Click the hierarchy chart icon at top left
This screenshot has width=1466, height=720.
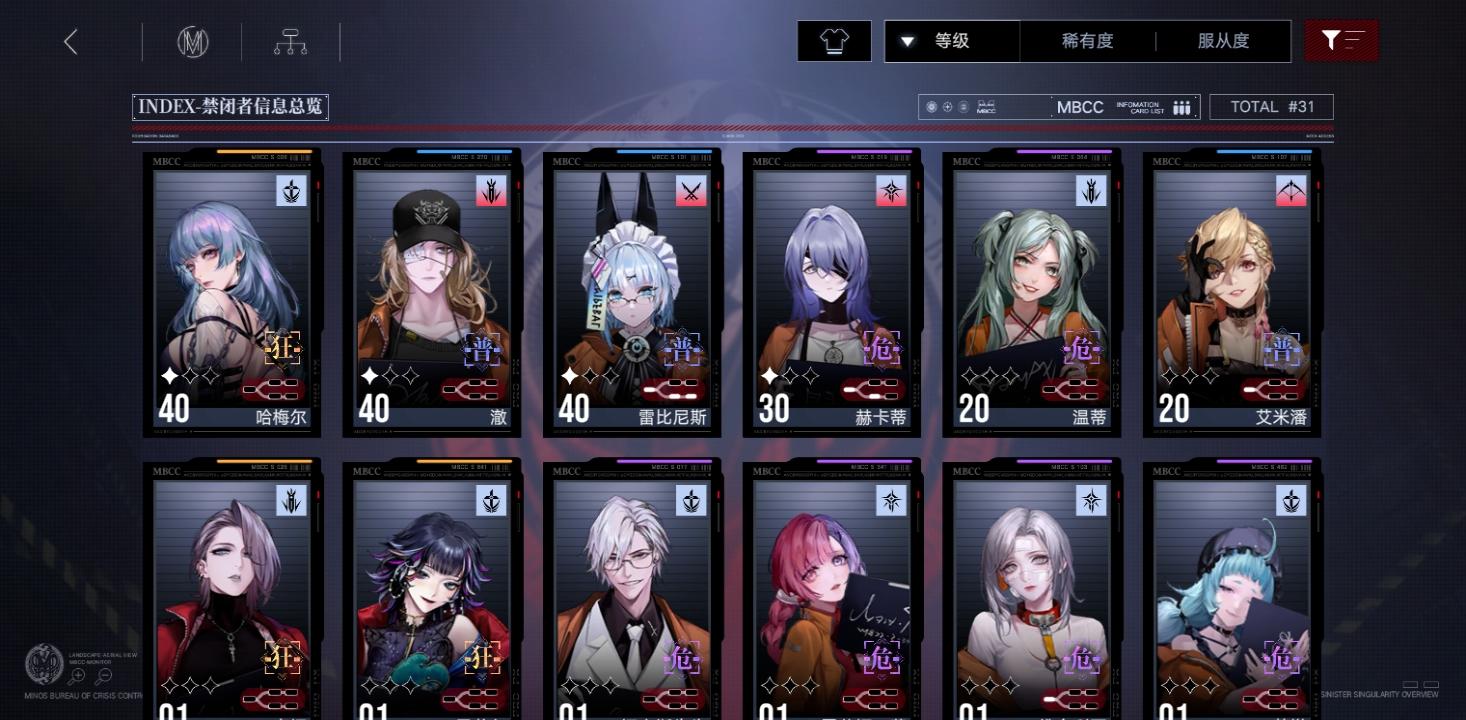(289, 41)
